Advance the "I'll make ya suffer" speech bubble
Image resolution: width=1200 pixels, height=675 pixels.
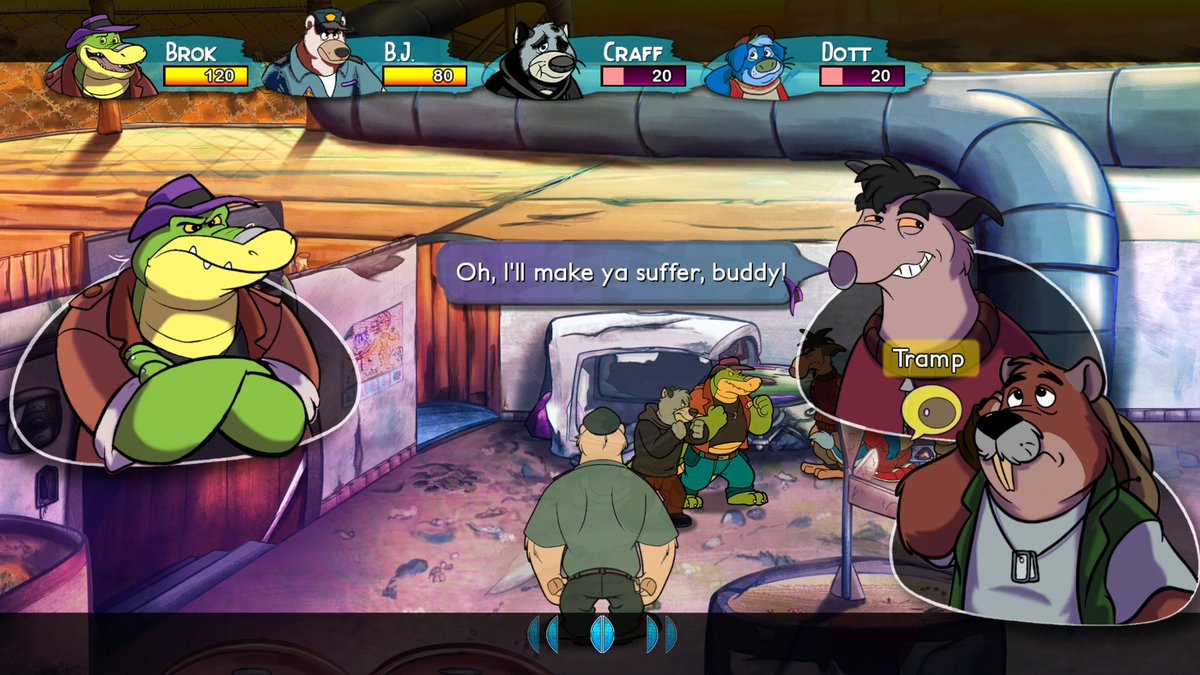[620, 272]
